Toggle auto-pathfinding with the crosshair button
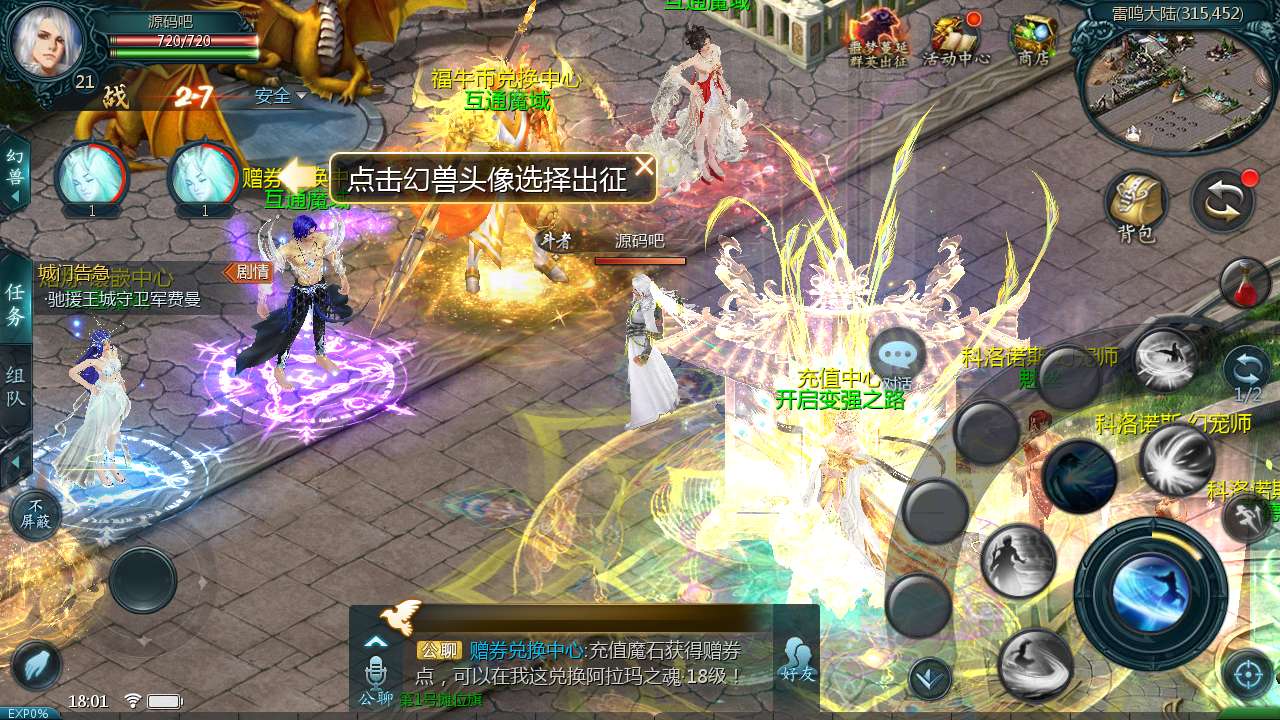 [1246, 672]
